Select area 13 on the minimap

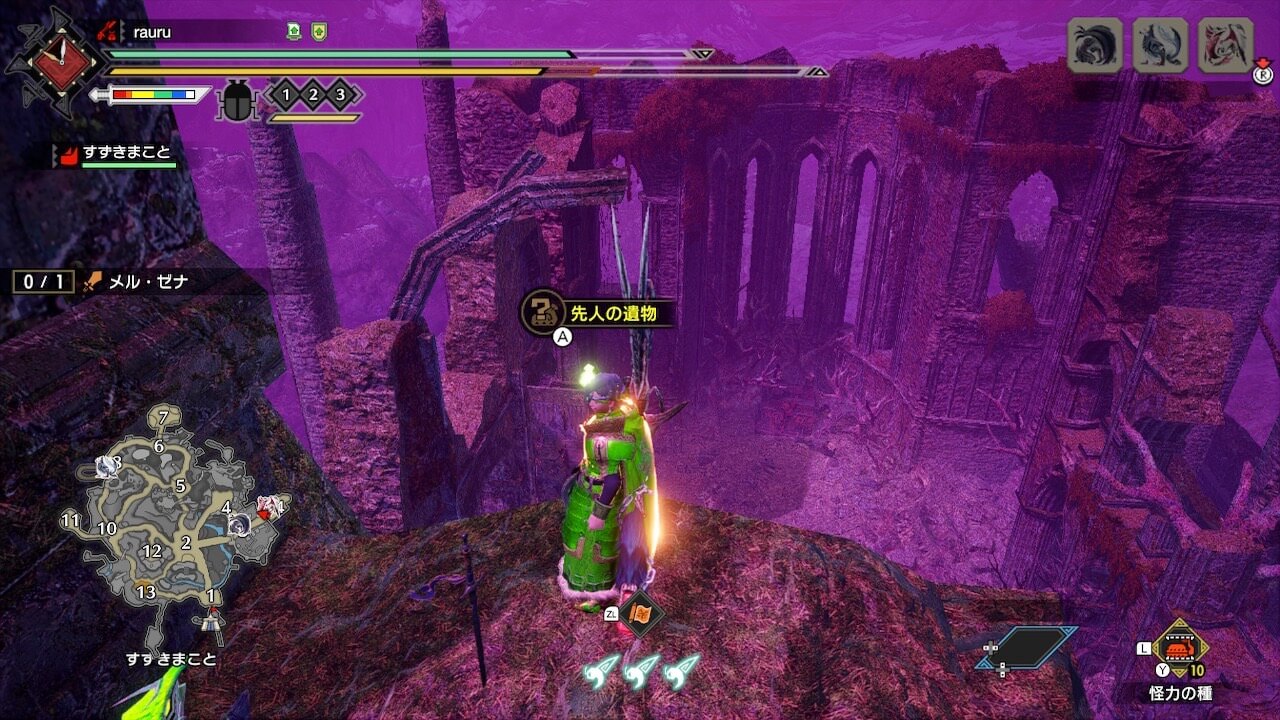(146, 592)
